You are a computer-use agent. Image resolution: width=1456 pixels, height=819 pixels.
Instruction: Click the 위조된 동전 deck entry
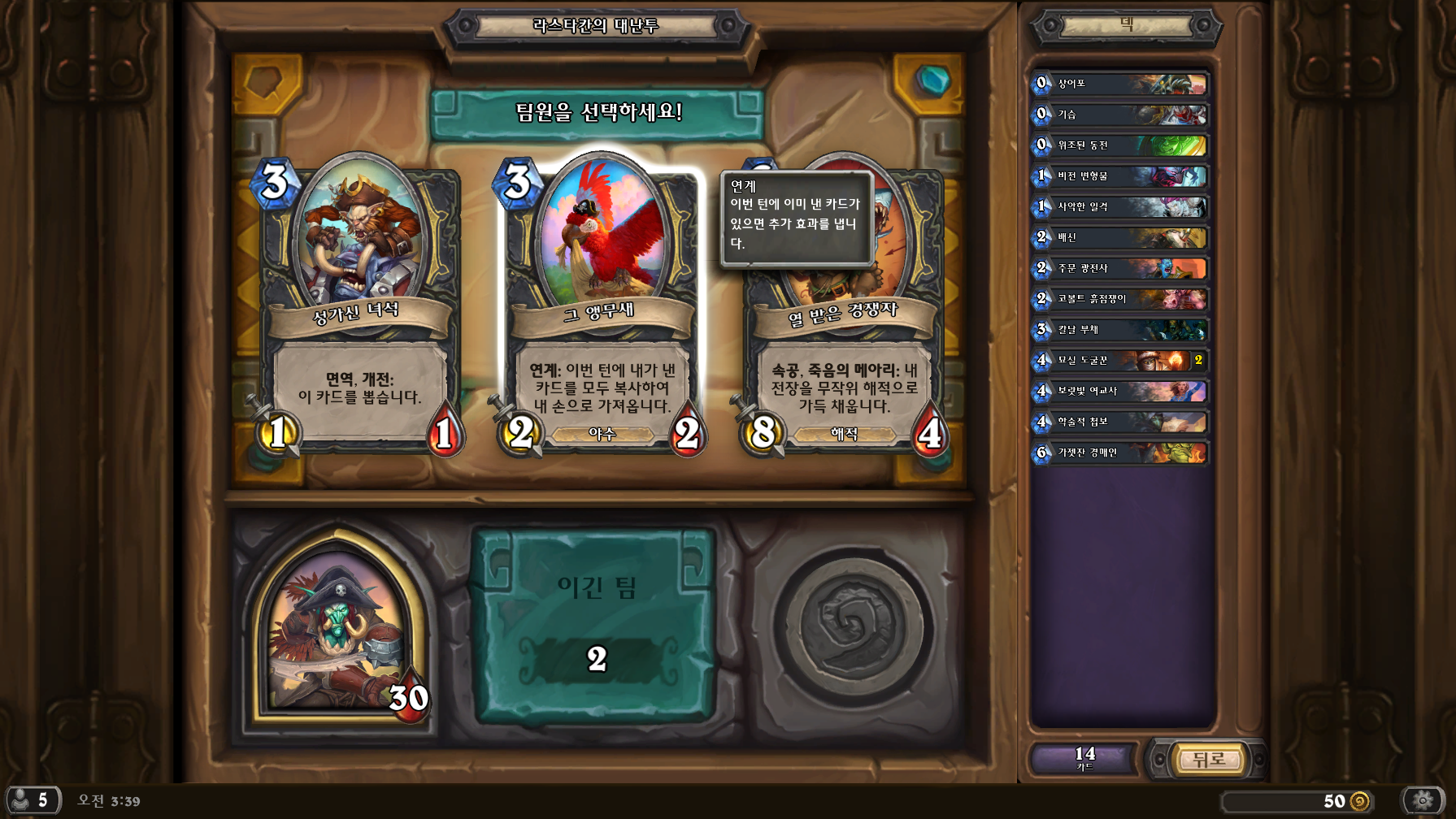point(1120,145)
